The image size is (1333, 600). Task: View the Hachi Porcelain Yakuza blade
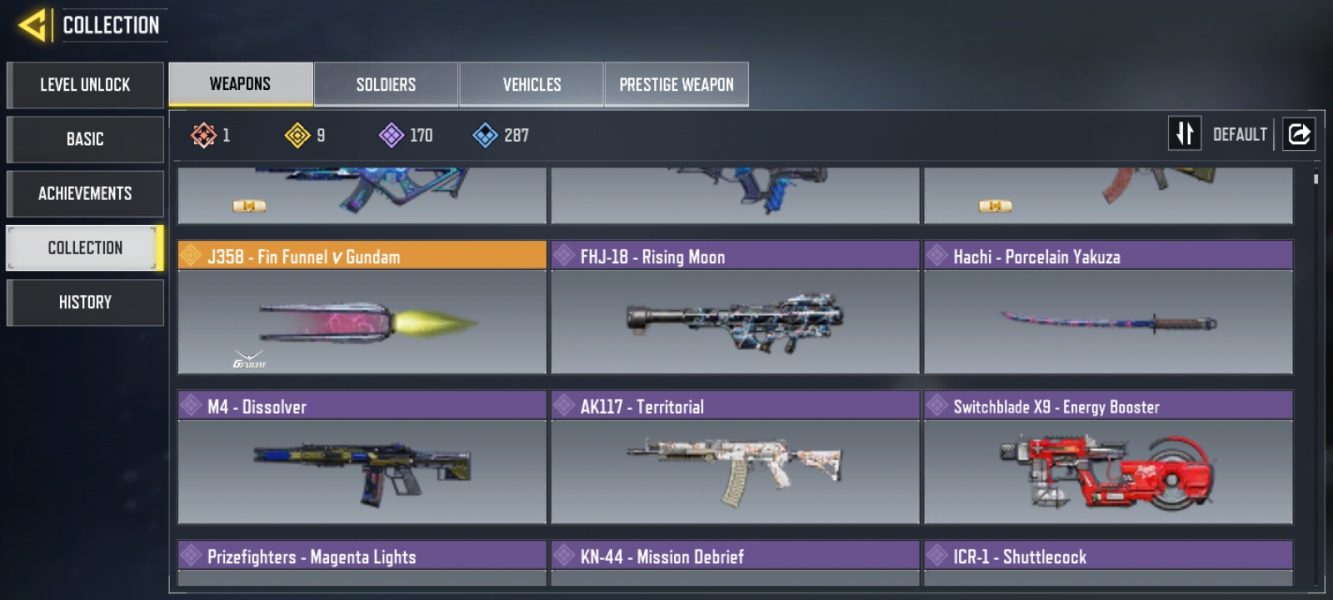point(1108,308)
